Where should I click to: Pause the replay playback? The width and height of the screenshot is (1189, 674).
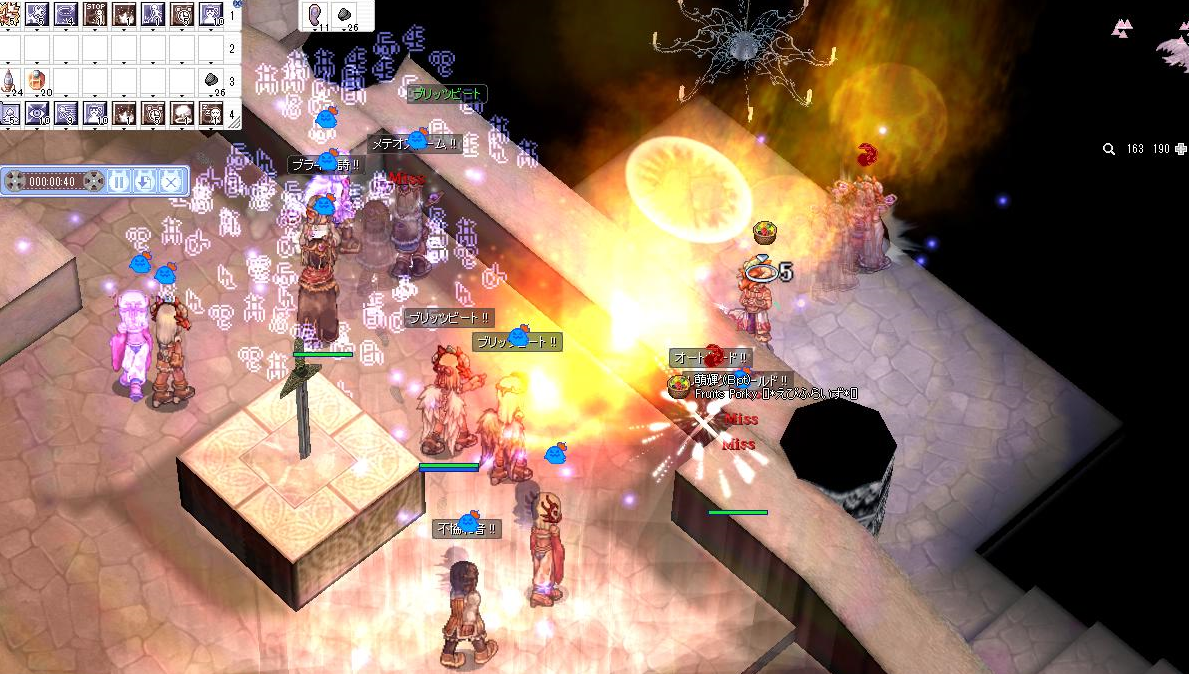click(x=119, y=181)
